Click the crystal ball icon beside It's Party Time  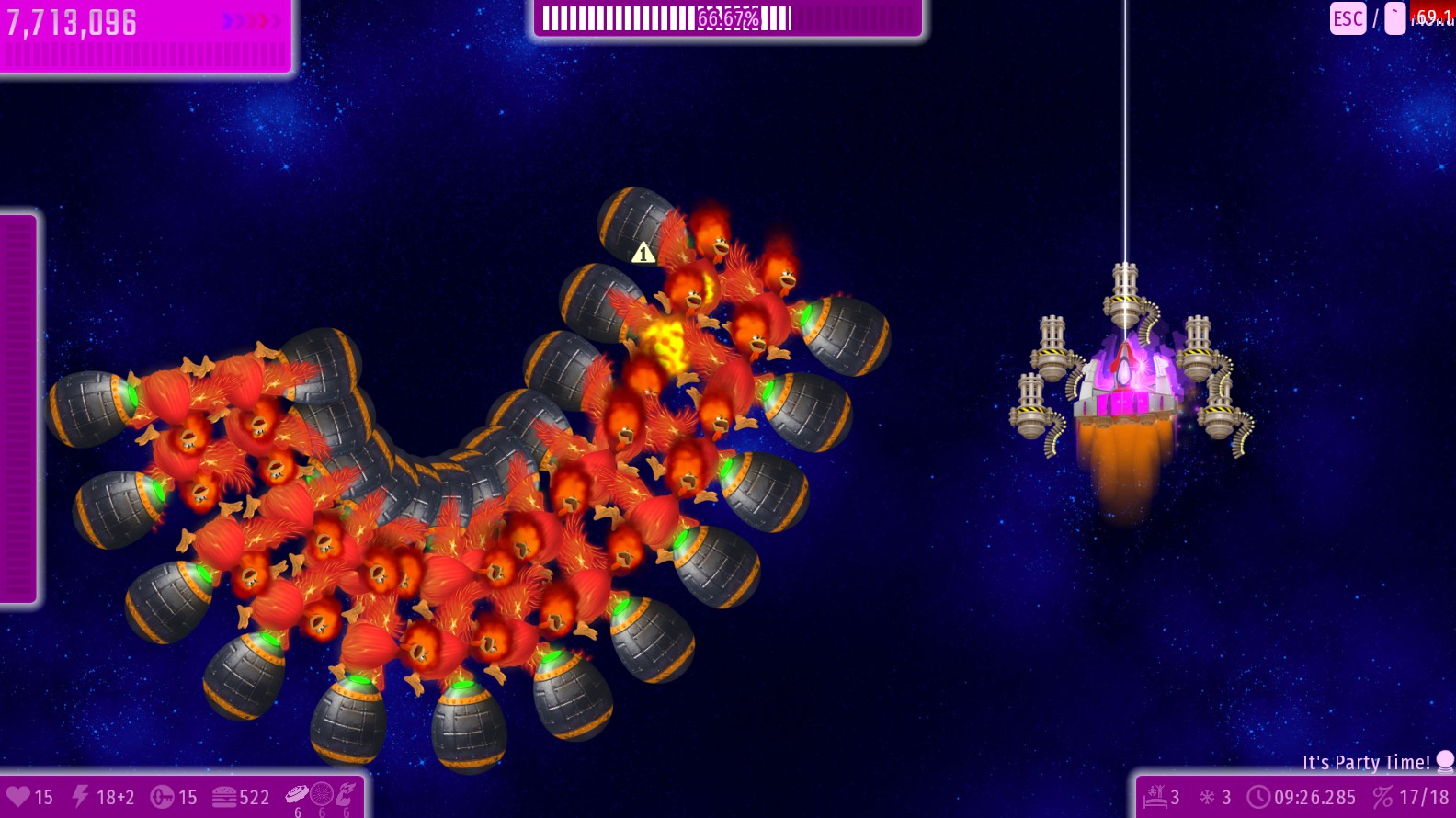pos(1445,761)
